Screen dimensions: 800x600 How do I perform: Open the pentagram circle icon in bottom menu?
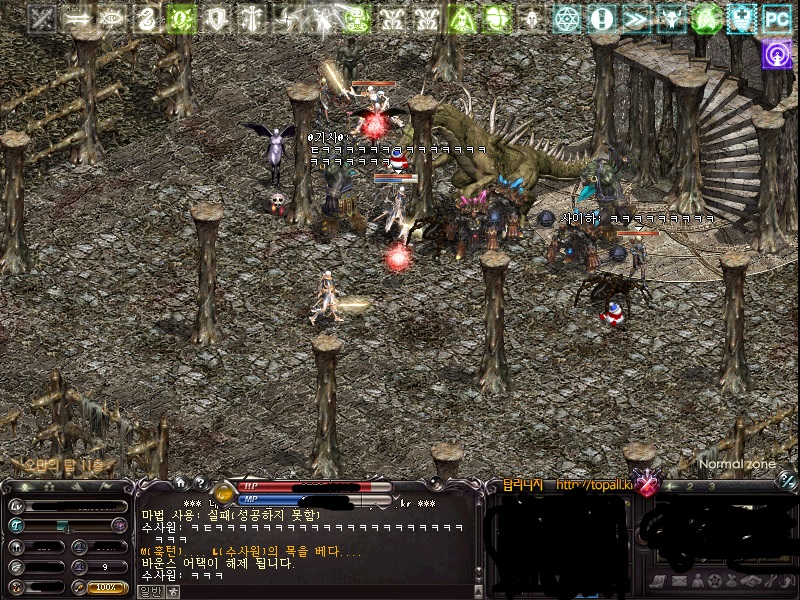715,581
